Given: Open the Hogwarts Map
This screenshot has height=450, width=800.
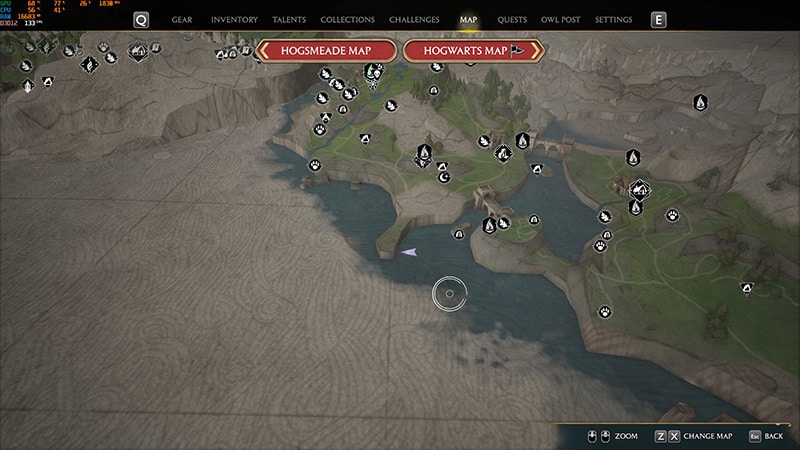Looking at the screenshot, I should pos(473,51).
